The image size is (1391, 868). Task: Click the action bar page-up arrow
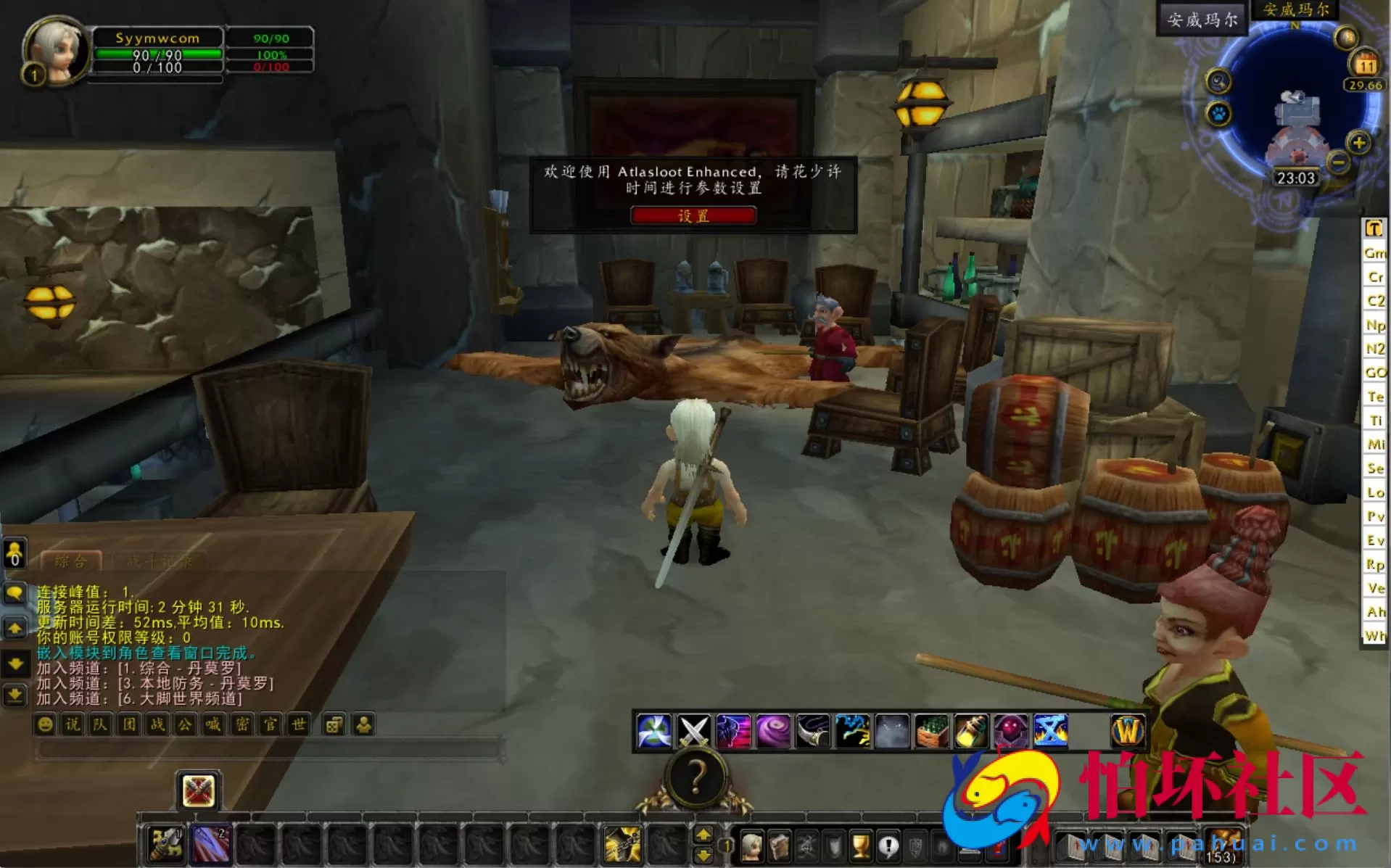tap(703, 835)
